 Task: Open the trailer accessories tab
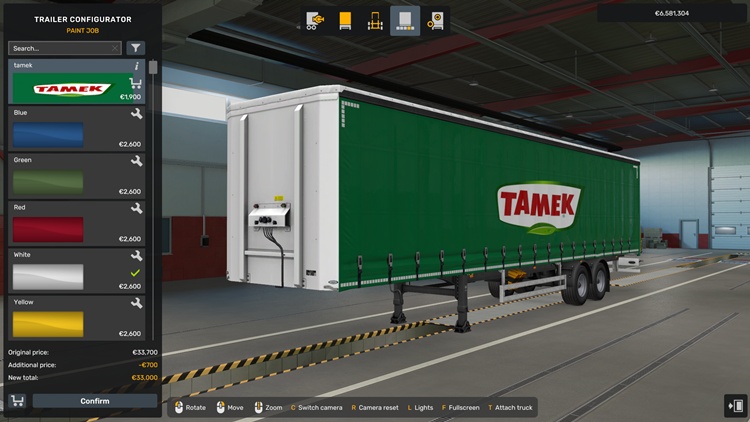(436, 20)
